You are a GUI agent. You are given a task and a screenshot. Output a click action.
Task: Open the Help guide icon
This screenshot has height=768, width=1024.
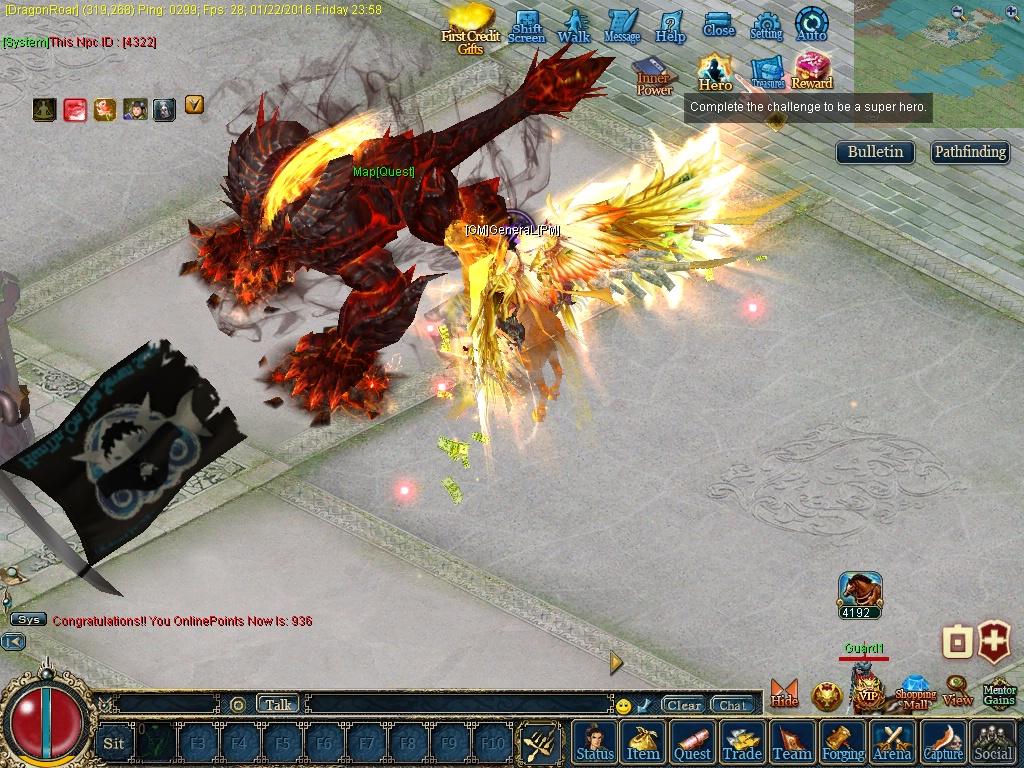point(670,26)
